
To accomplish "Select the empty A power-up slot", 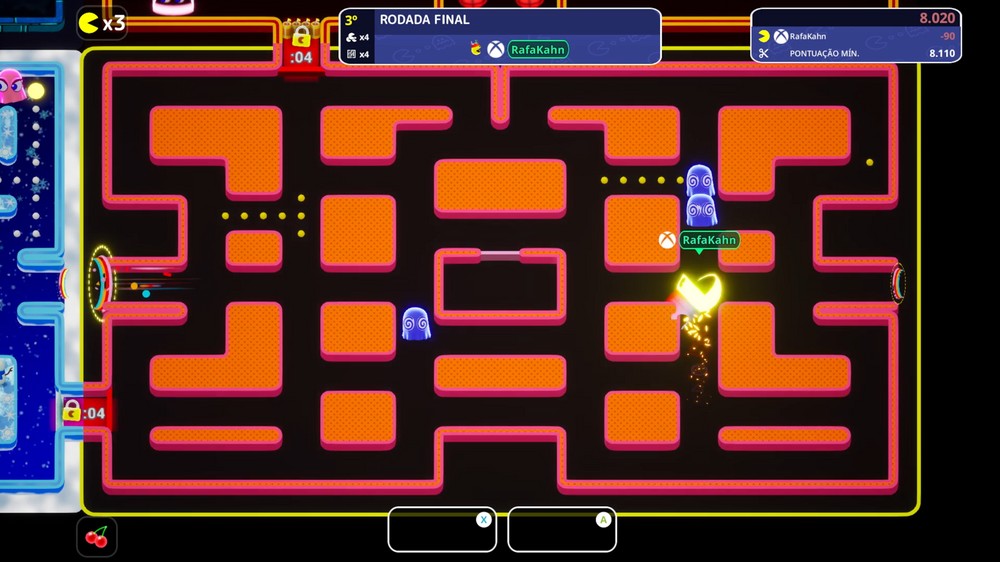I will pos(561,529).
